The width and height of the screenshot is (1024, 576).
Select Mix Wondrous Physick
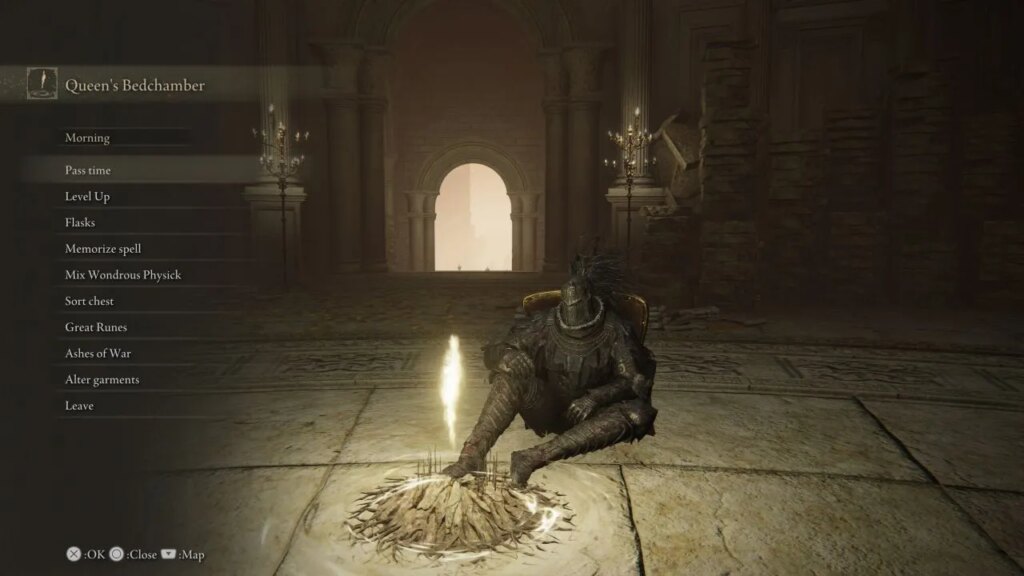tap(123, 275)
